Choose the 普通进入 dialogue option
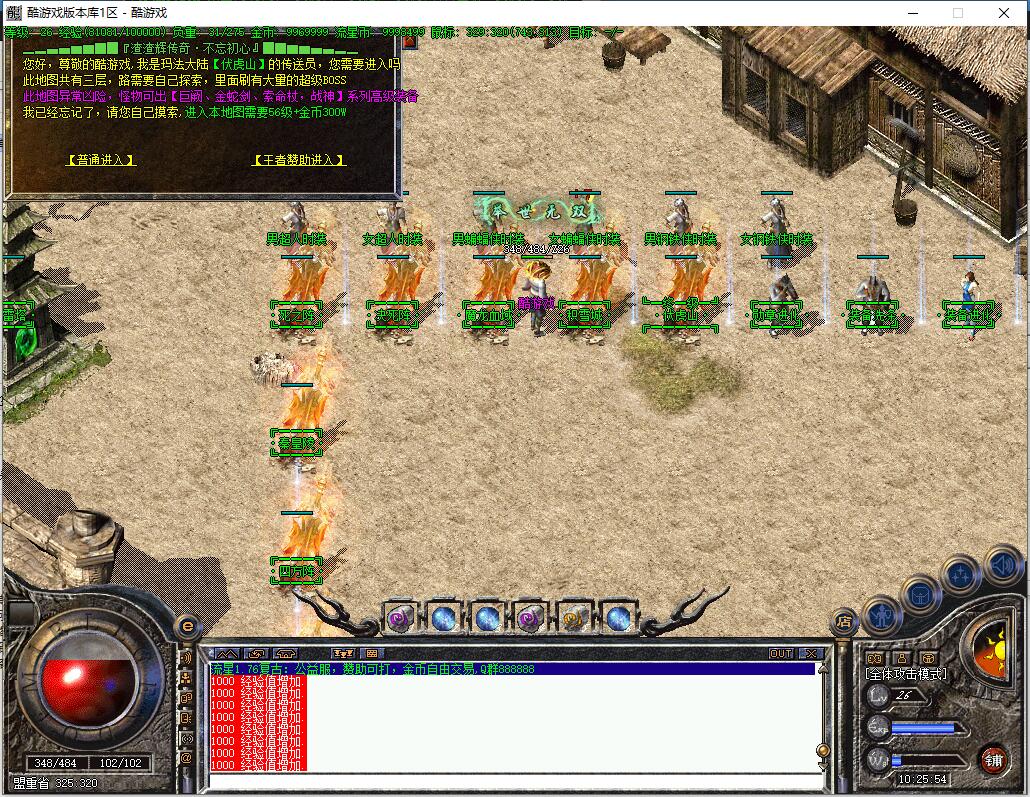 click(101, 160)
